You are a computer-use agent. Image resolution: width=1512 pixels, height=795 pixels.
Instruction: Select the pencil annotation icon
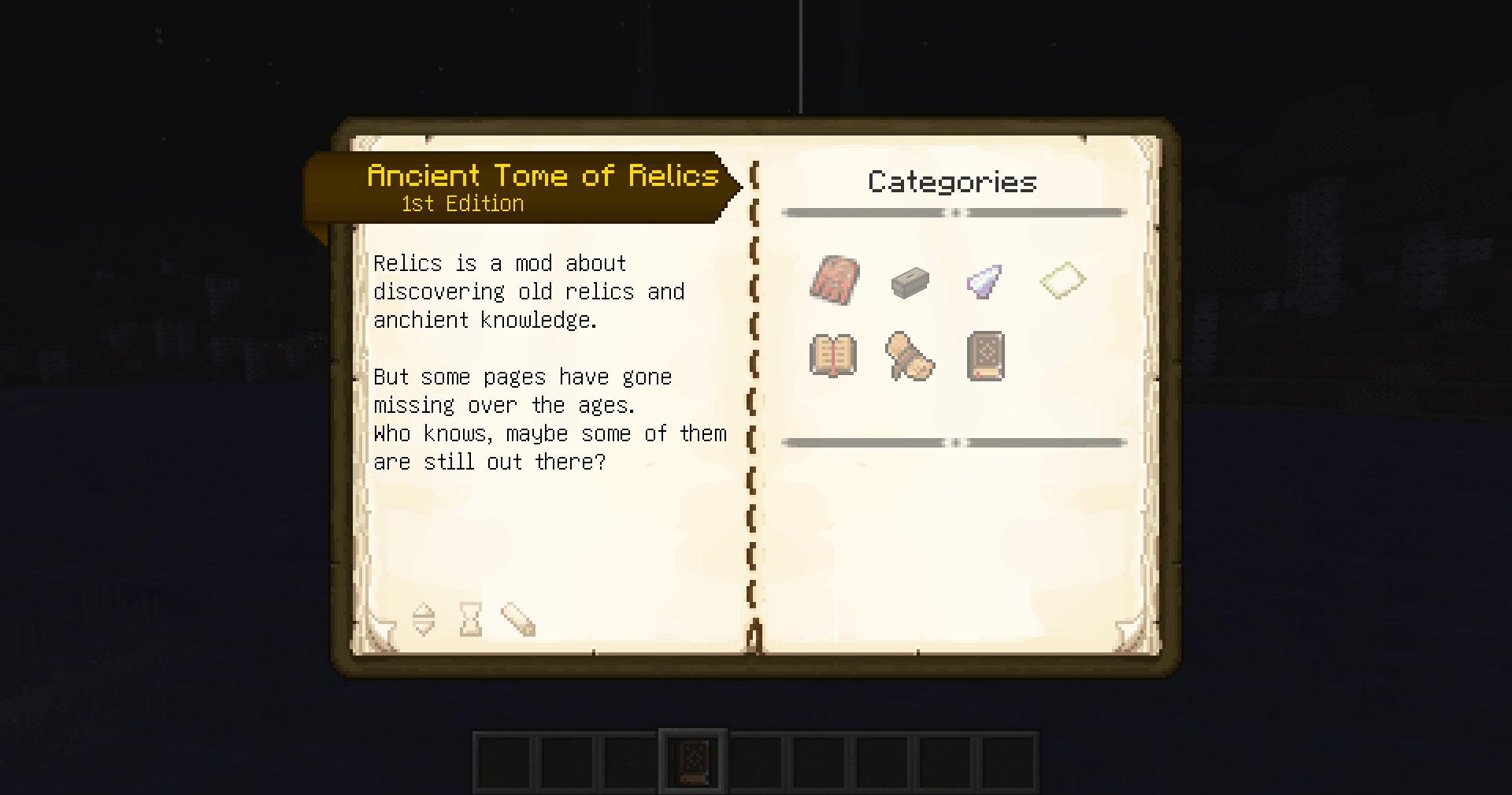(517, 620)
